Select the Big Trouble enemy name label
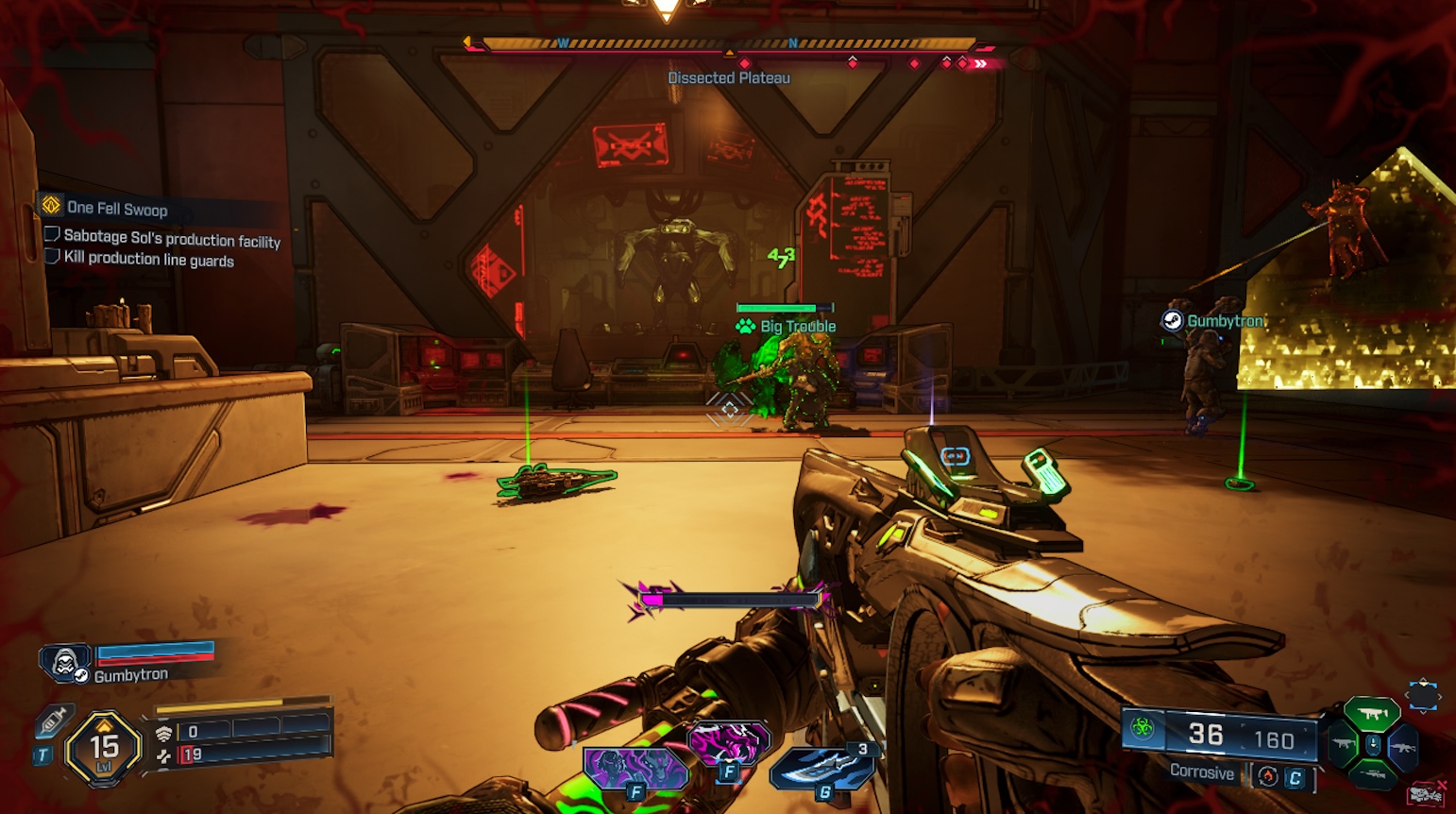The height and width of the screenshot is (814, 1456). point(796,325)
